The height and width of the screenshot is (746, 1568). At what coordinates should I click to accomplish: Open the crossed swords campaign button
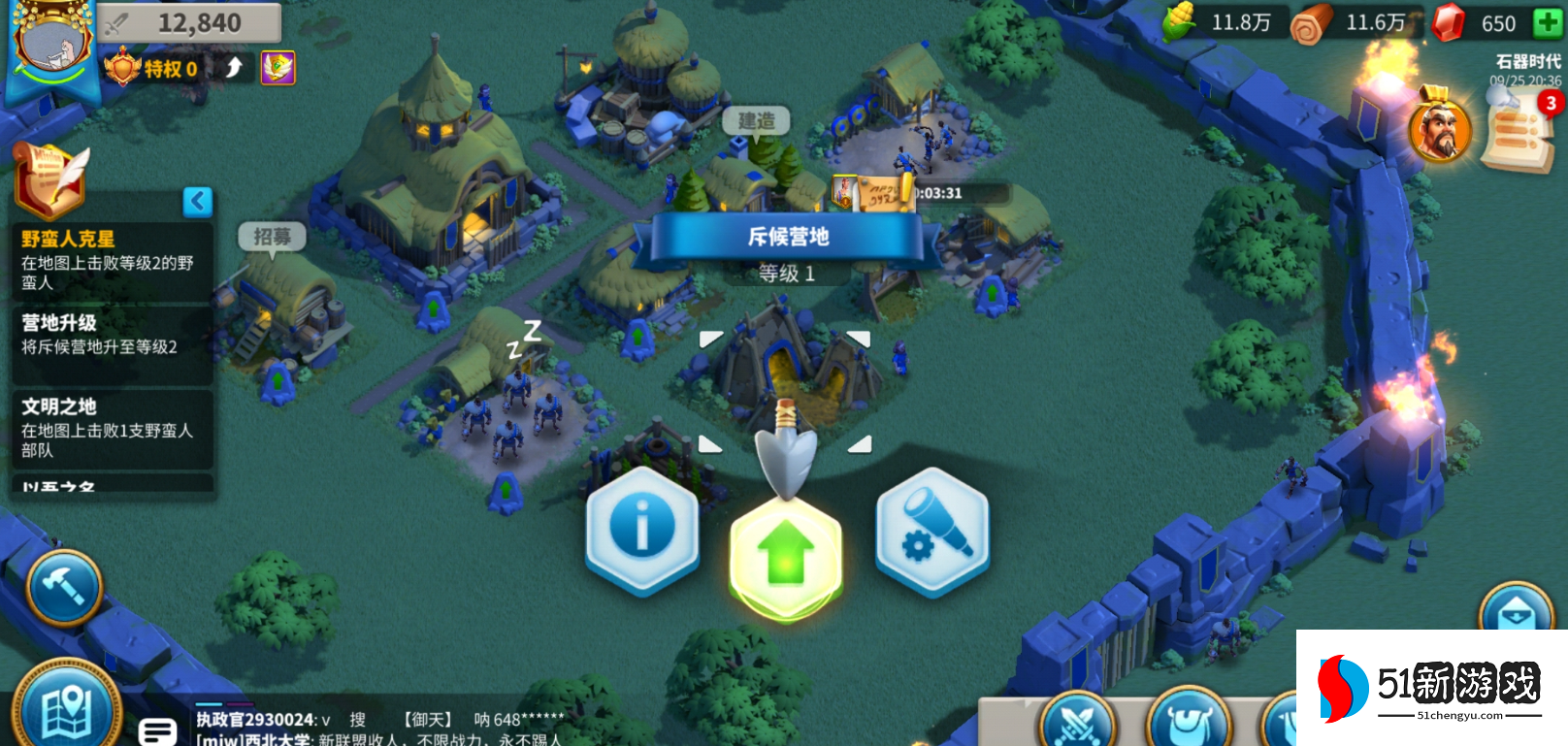pyautogui.click(x=1077, y=723)
